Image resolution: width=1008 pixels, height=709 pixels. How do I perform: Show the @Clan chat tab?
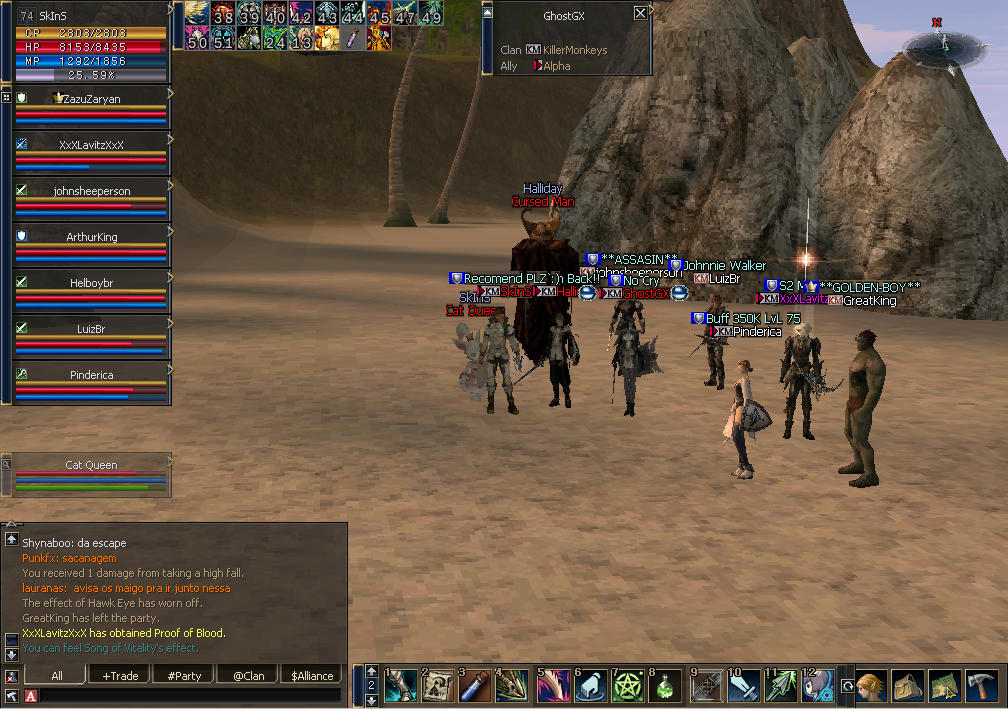[248, 676]
